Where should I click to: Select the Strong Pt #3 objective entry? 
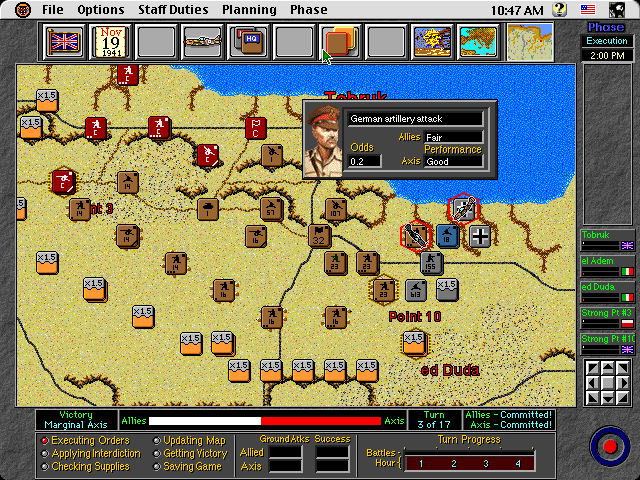608,319
